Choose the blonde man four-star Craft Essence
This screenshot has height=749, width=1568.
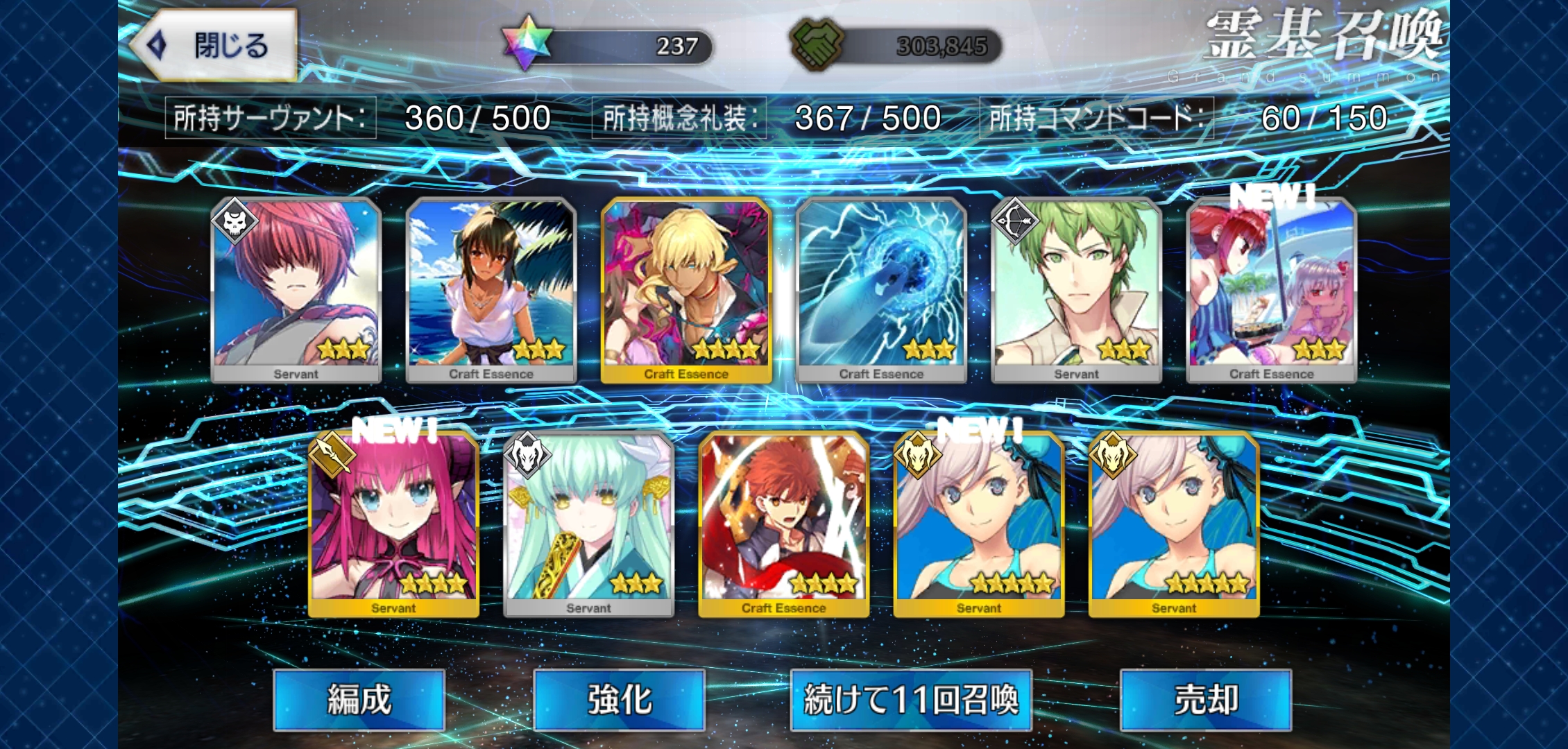[x=686, y=290]
